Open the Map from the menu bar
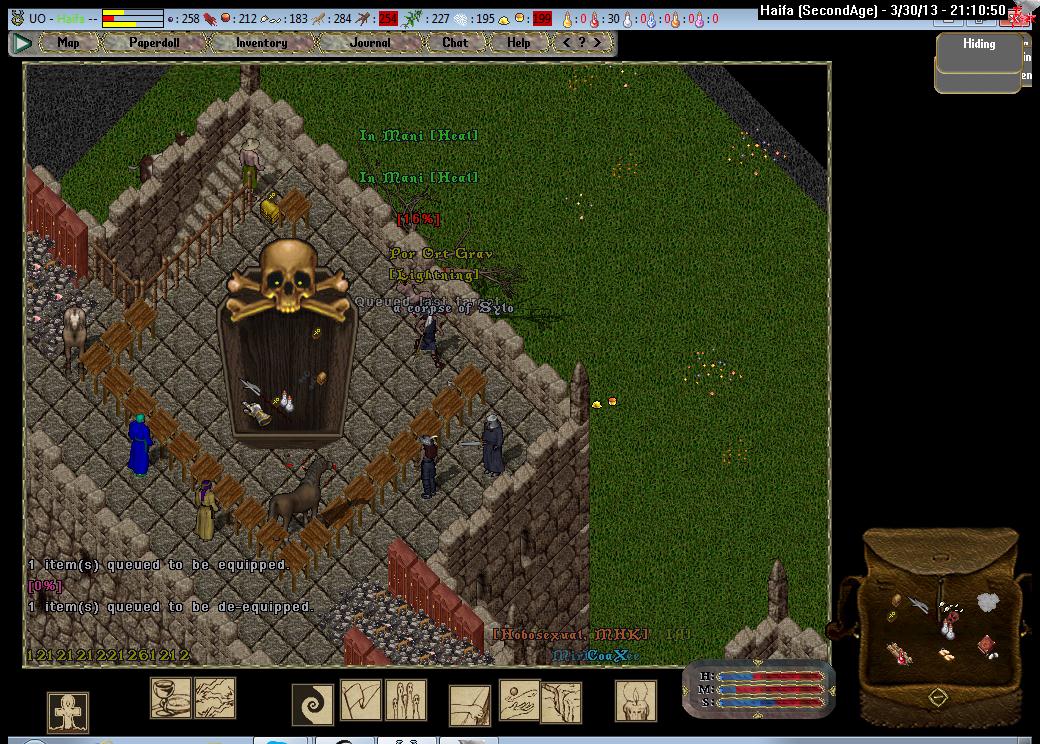Image resolution: width=1040 pixels, height=744 pixels. 69,43
